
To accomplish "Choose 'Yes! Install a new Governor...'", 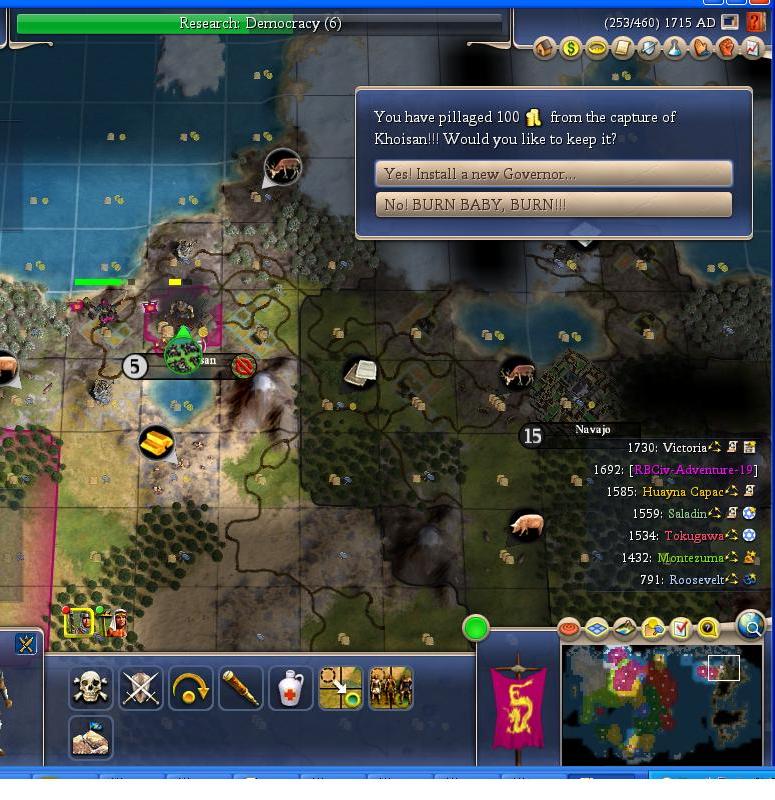I will click(553, 174).
